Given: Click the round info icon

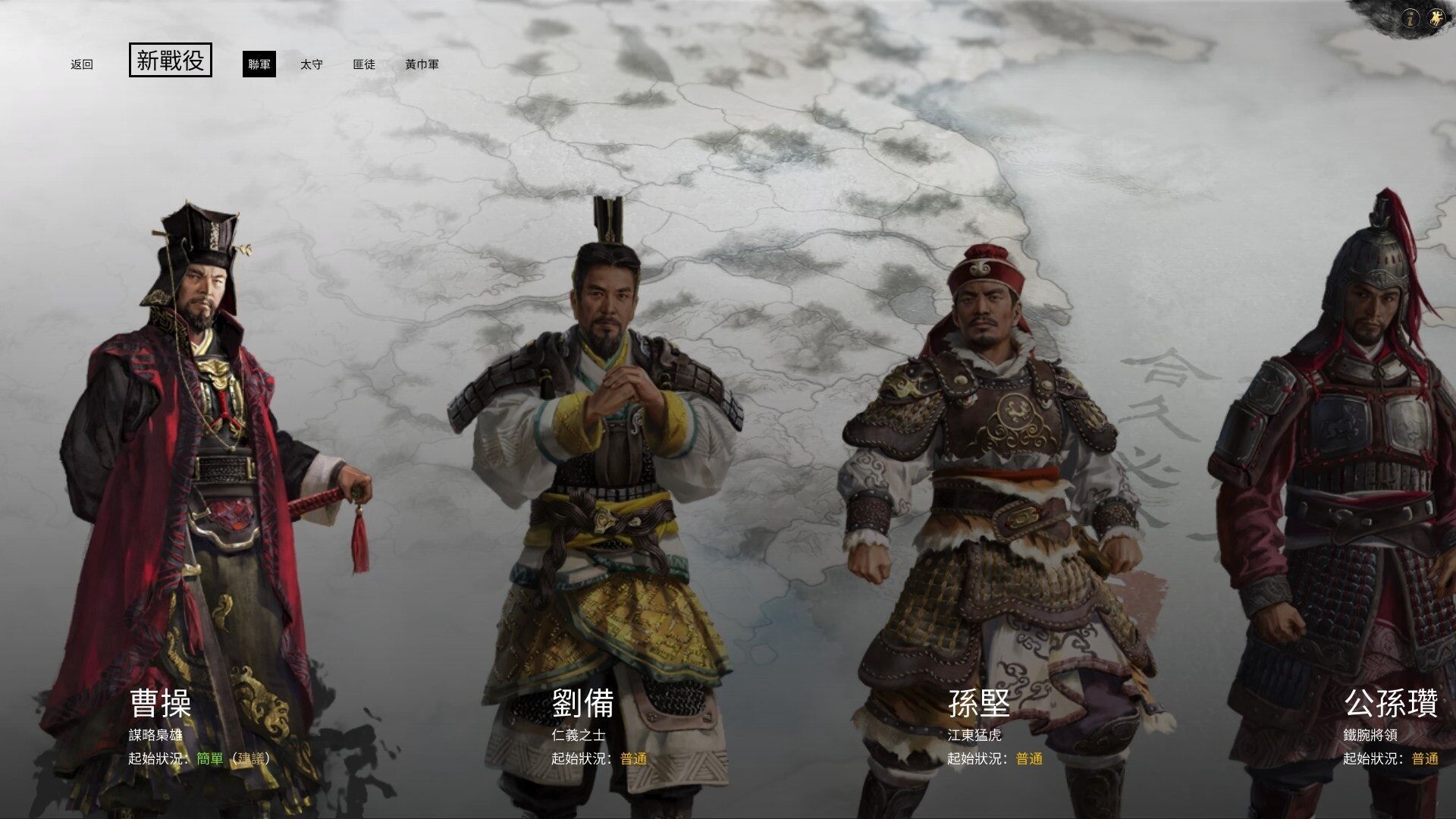Looking at the screenshot, I should [x=1410, y=18].
